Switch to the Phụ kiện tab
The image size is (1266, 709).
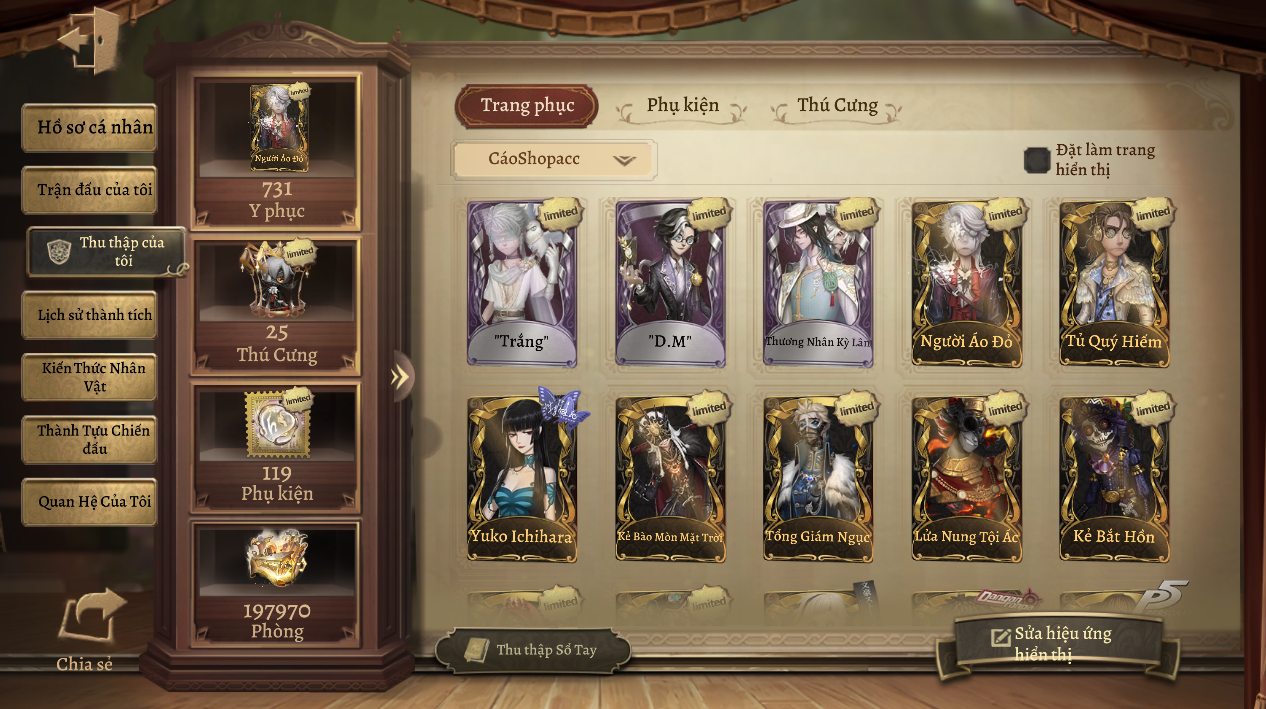click(x=682, y=106)
